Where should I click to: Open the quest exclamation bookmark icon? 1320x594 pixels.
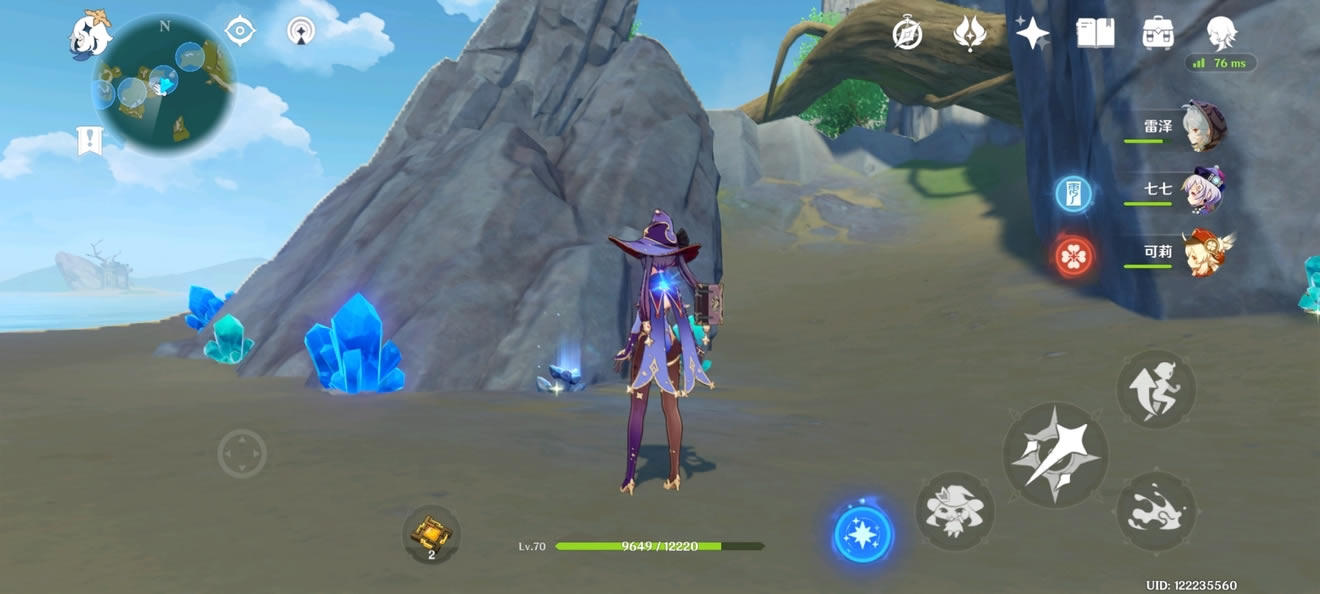pos(90,141)
